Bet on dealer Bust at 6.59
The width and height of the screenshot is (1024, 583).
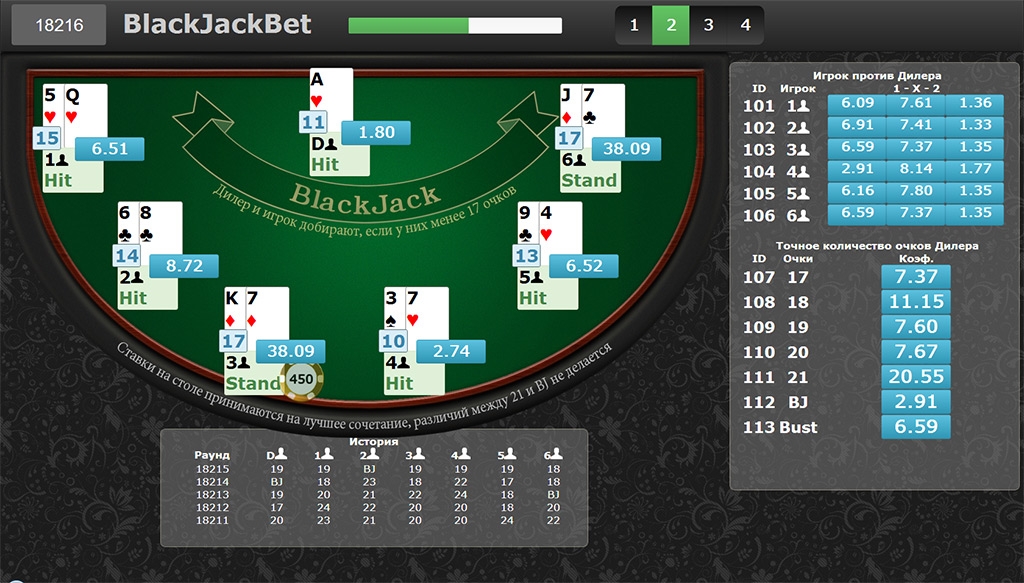pos(916,427)
